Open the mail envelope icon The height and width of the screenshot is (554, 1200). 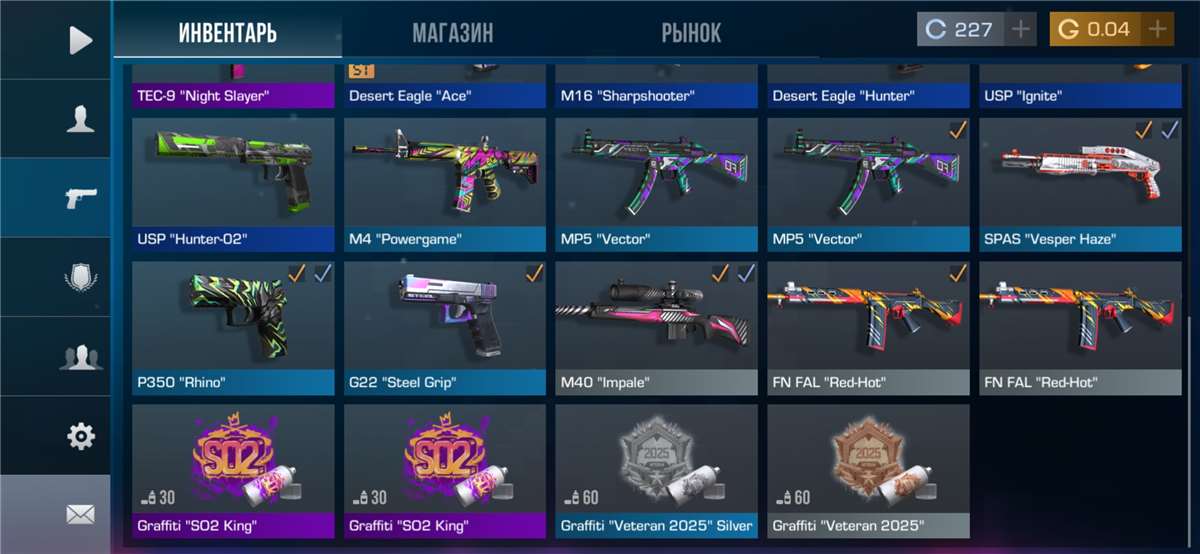coord(80,514)
